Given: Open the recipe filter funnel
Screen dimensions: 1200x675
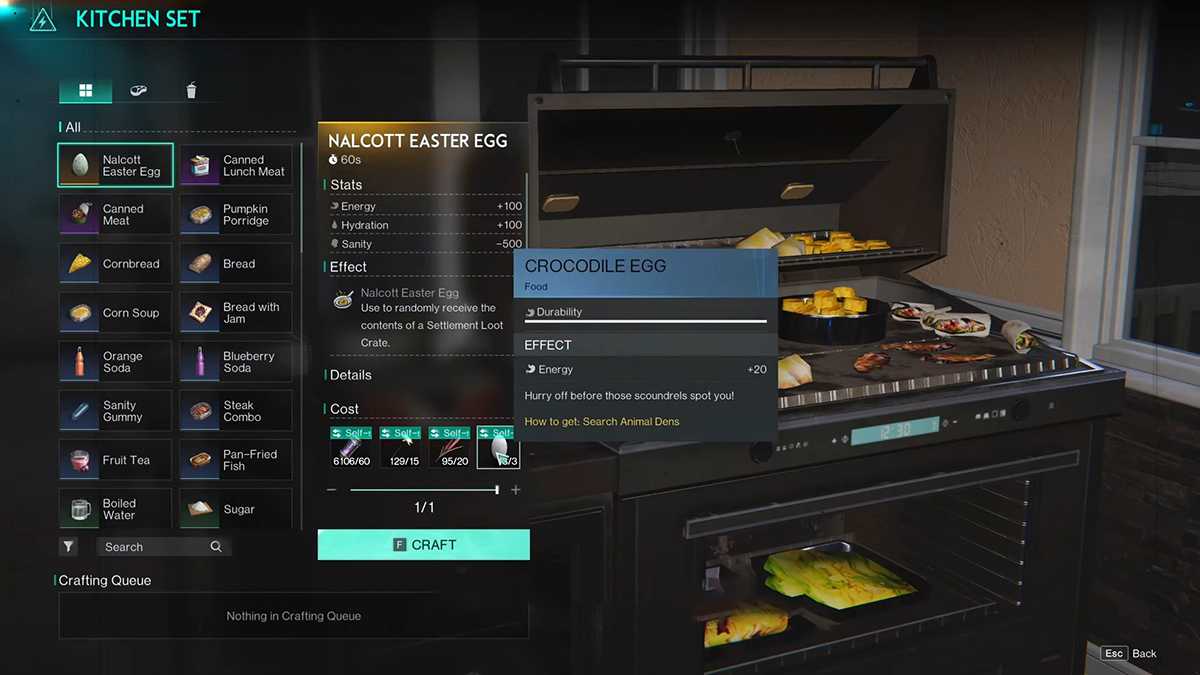Looking at the screenshot, I should (68, 547).
